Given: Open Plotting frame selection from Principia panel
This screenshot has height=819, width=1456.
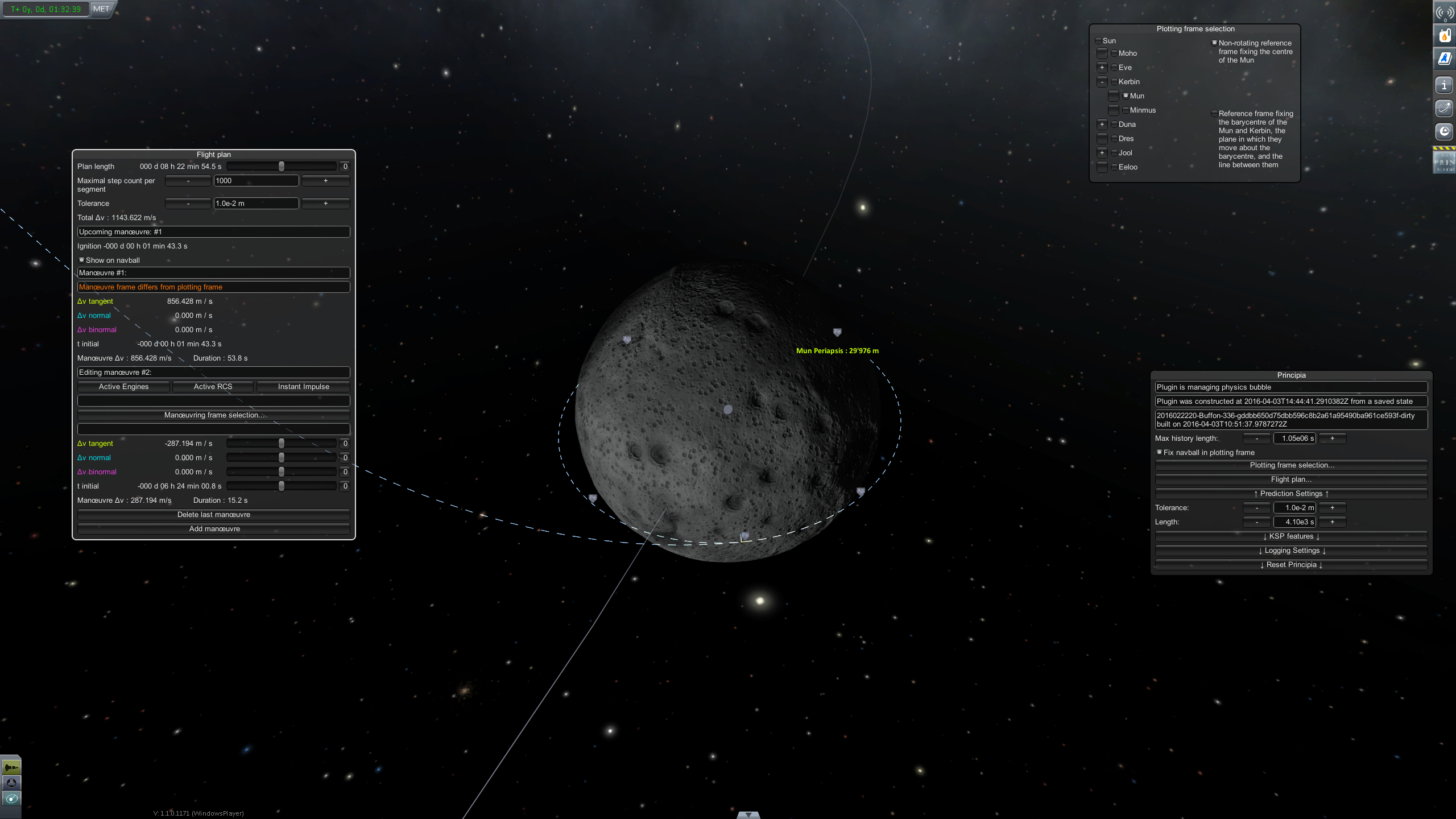Looking at the screenshot, I should pyautogui.click(x=1291, y=465).
